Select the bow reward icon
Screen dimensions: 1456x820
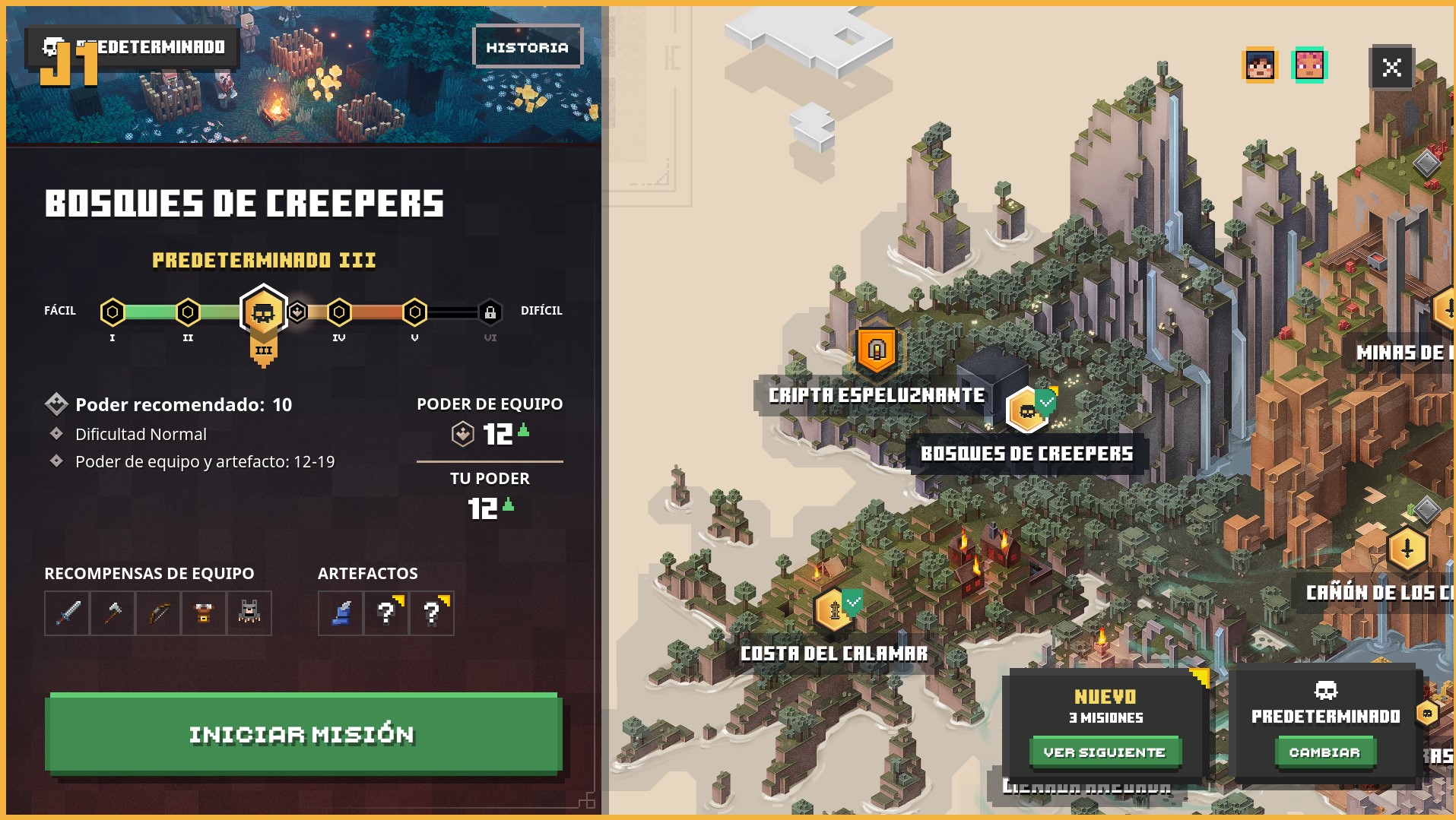click(x=157, y=613)
